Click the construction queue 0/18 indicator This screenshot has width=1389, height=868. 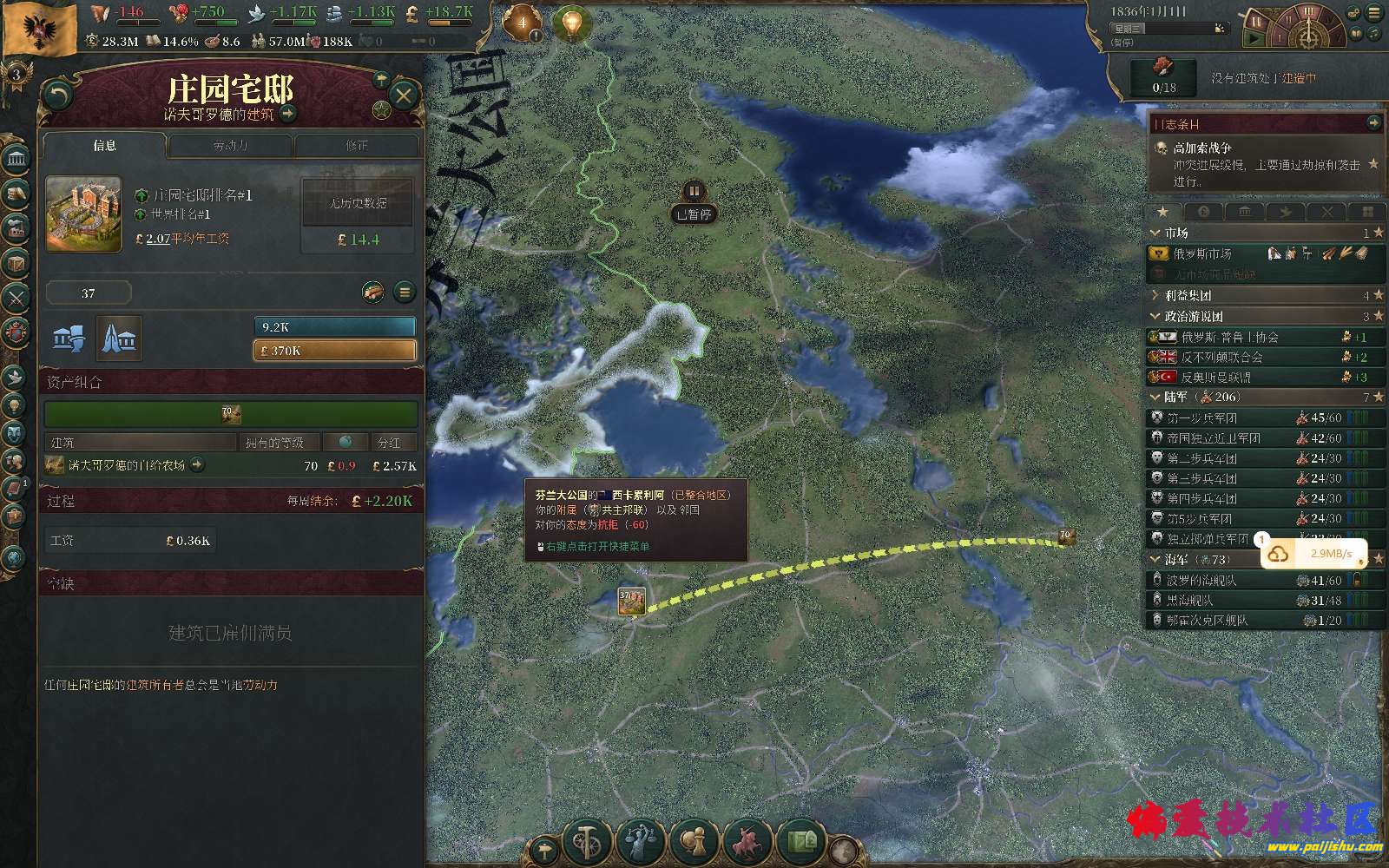click(x=1164, y=76)
